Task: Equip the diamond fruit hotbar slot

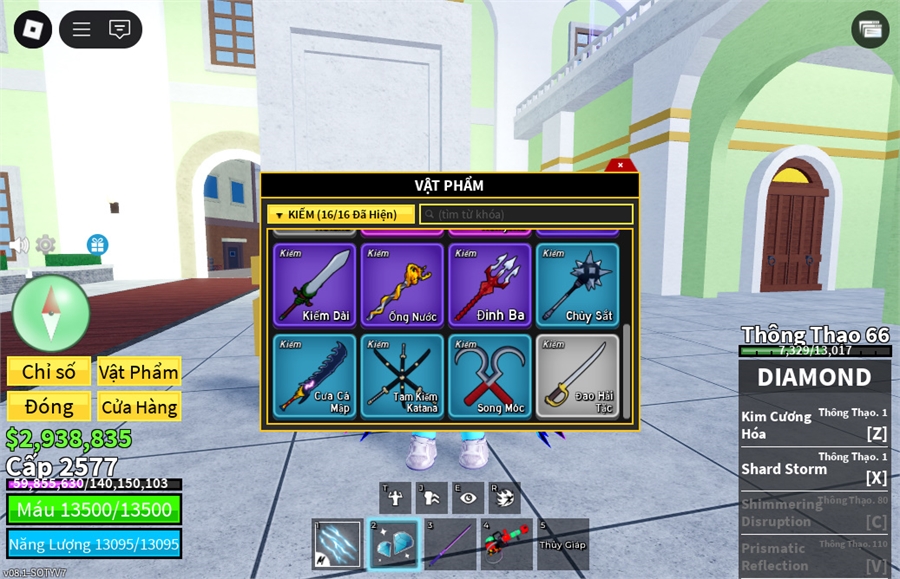Action: pos(393,545)
